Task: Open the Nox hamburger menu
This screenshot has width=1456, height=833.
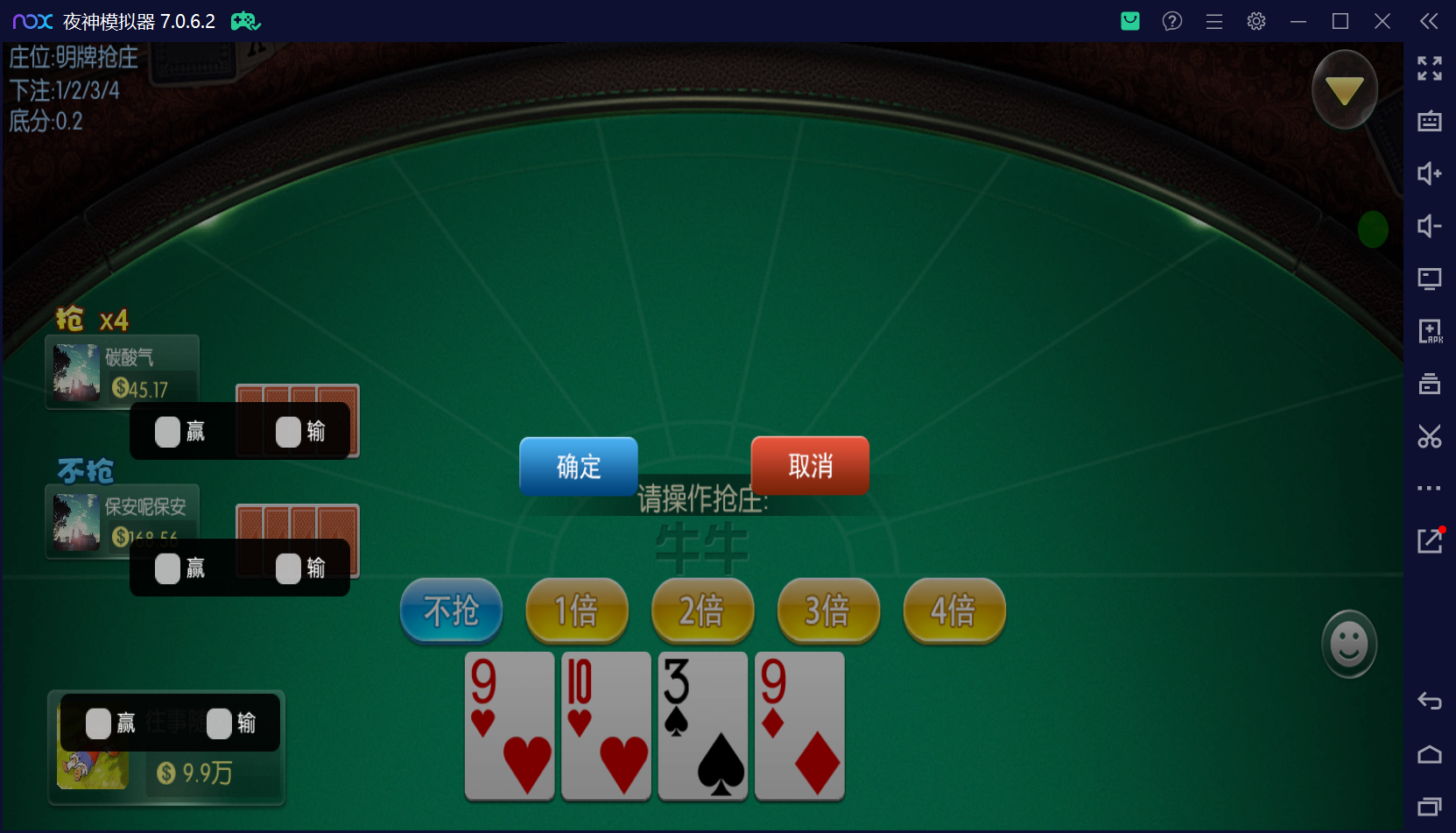Action: point(1213,21)
